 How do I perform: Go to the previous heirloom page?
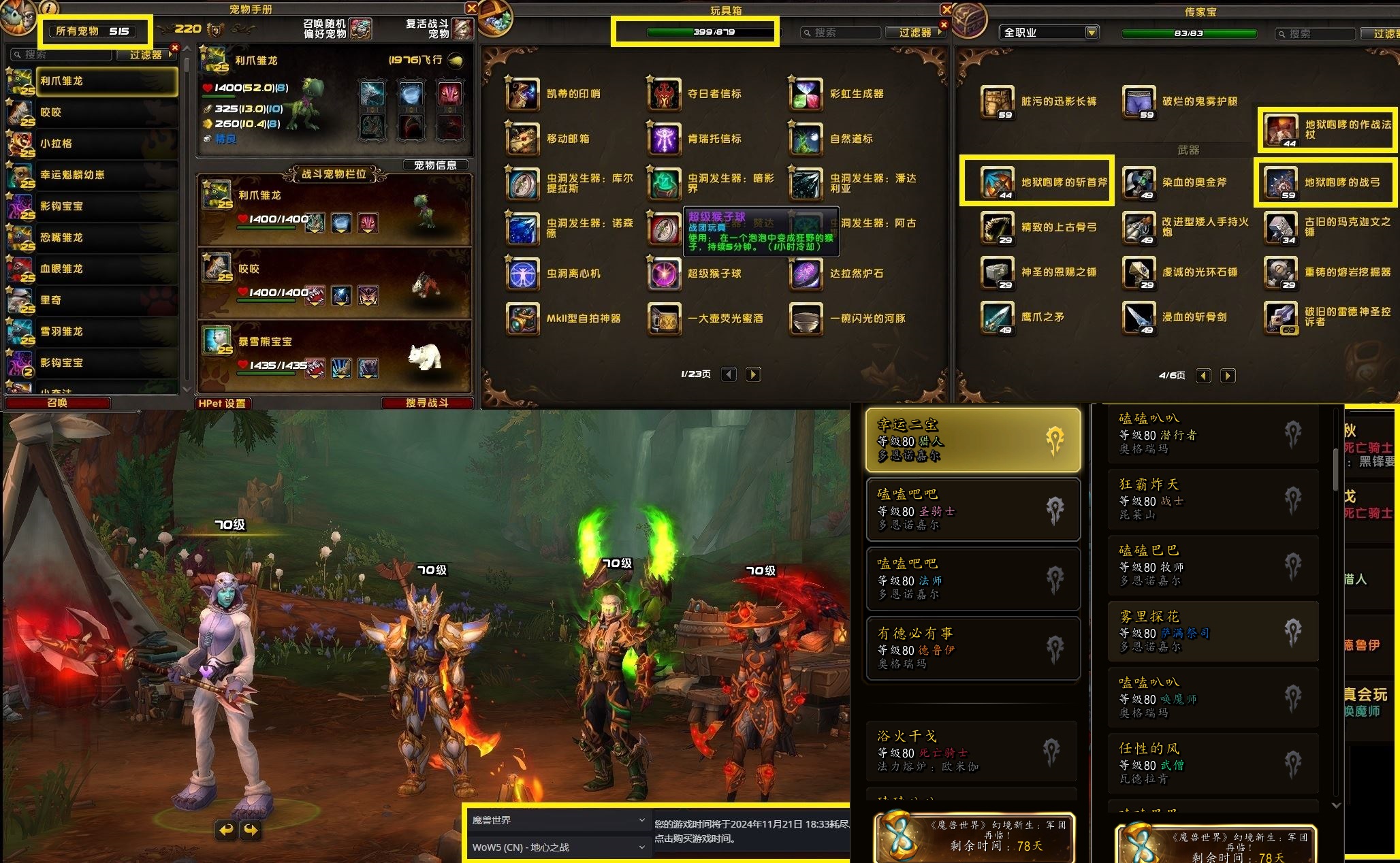(1204, 376)
